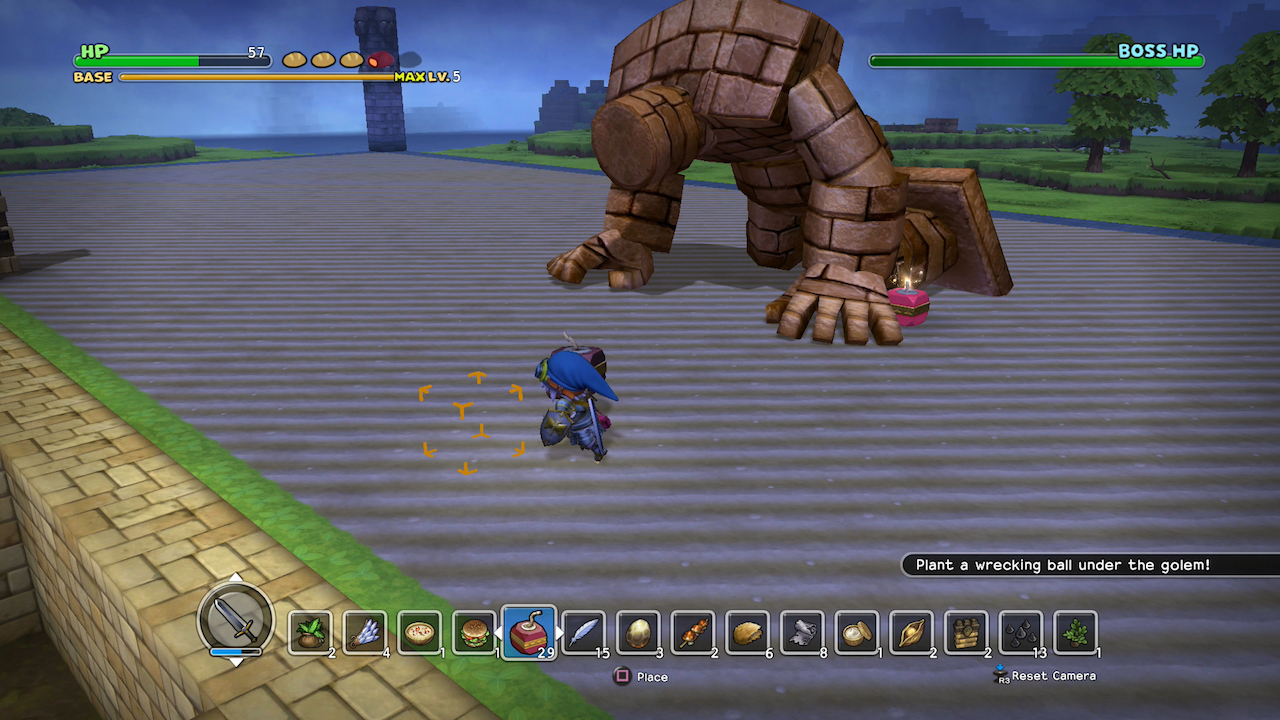The height and width of the screenshot is (720, 1280).
Task: Select the egg item in the hotbar
Action: point(639,630)
